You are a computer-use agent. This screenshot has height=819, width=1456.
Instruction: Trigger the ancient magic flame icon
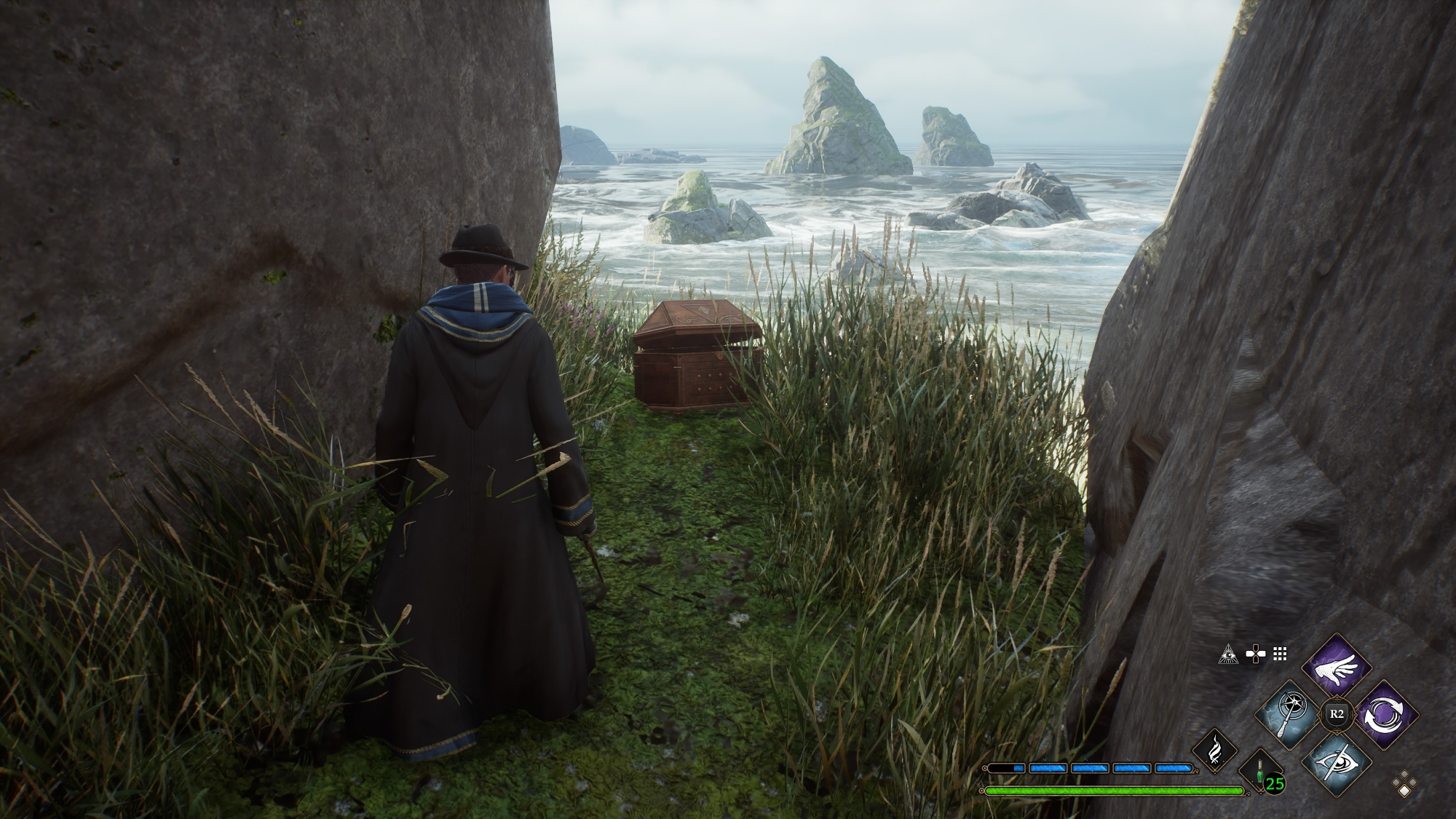point(1215,751)
